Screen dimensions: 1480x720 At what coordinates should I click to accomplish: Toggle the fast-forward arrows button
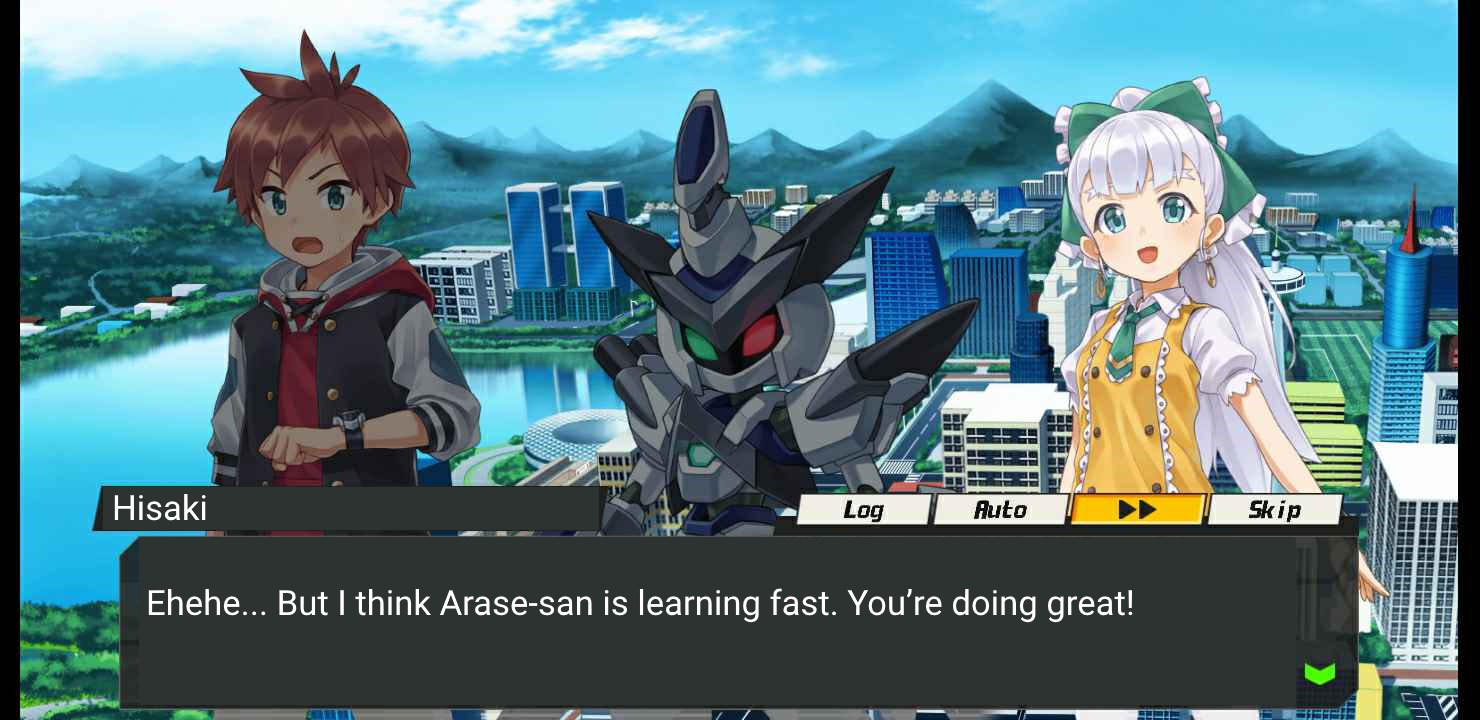click(x=1137, y=510)
